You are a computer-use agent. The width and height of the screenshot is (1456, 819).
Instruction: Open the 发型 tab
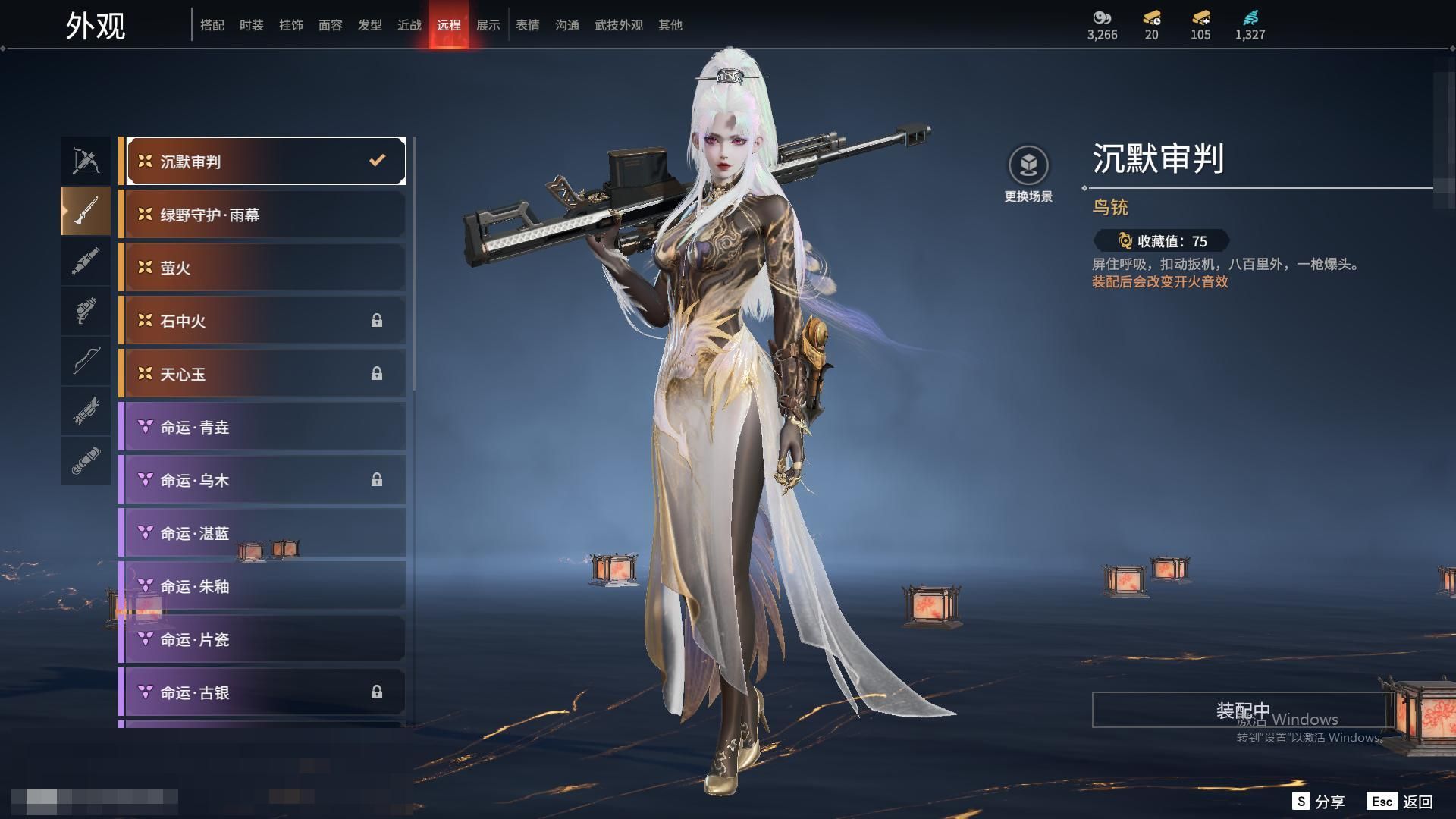pyautogui.click(x=369, y=25)
